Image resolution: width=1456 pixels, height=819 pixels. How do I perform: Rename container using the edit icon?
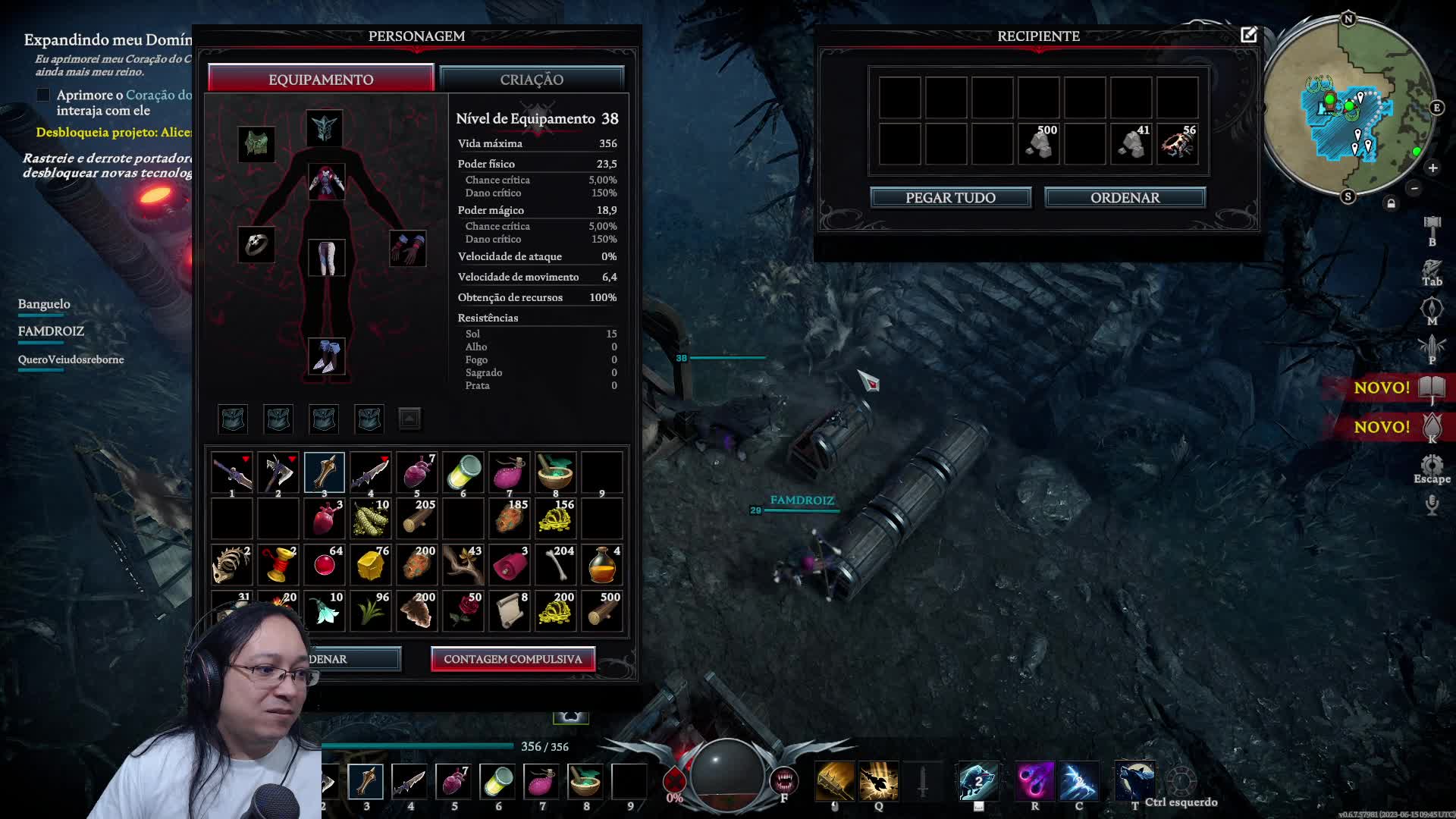pos(1248,35)
